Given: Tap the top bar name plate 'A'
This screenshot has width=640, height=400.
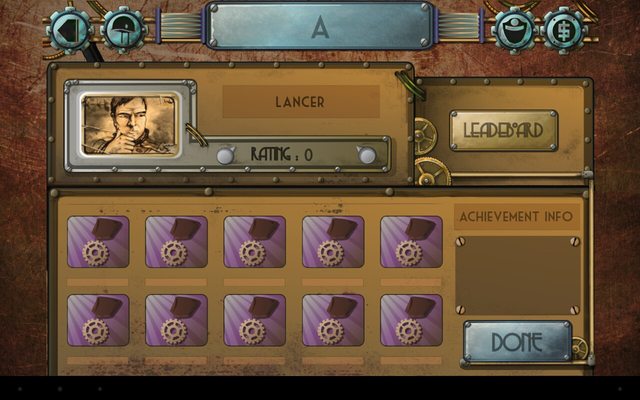Looking at the screenshot, I should tap(320, 27).
